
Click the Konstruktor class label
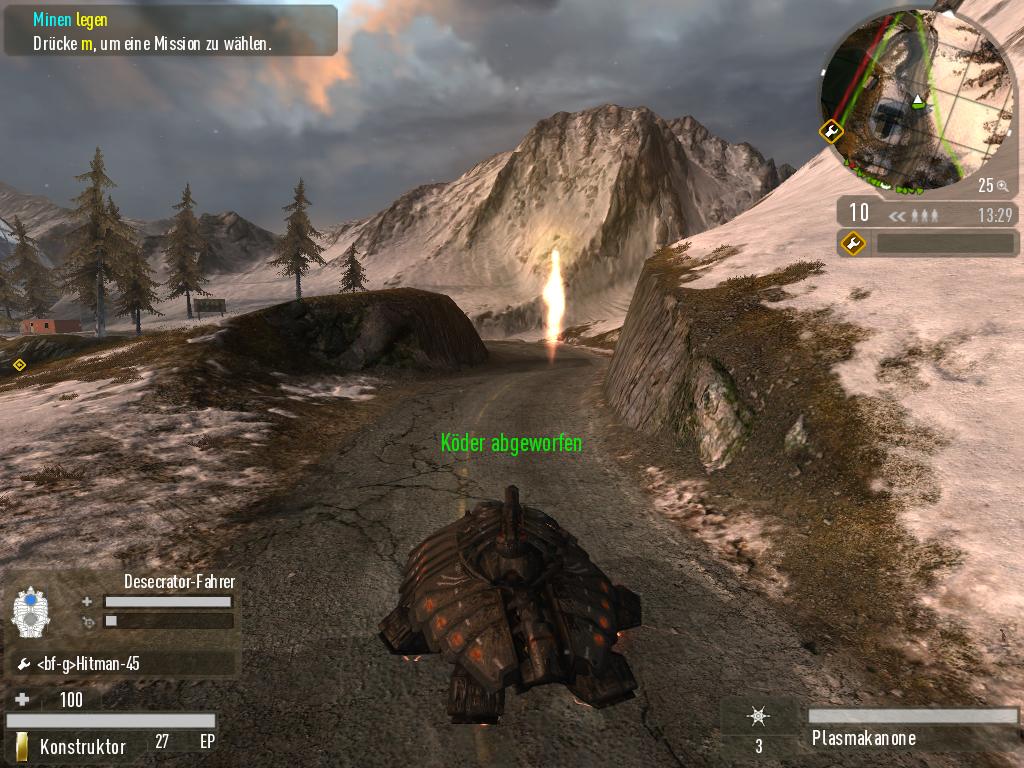coord(82,746)
